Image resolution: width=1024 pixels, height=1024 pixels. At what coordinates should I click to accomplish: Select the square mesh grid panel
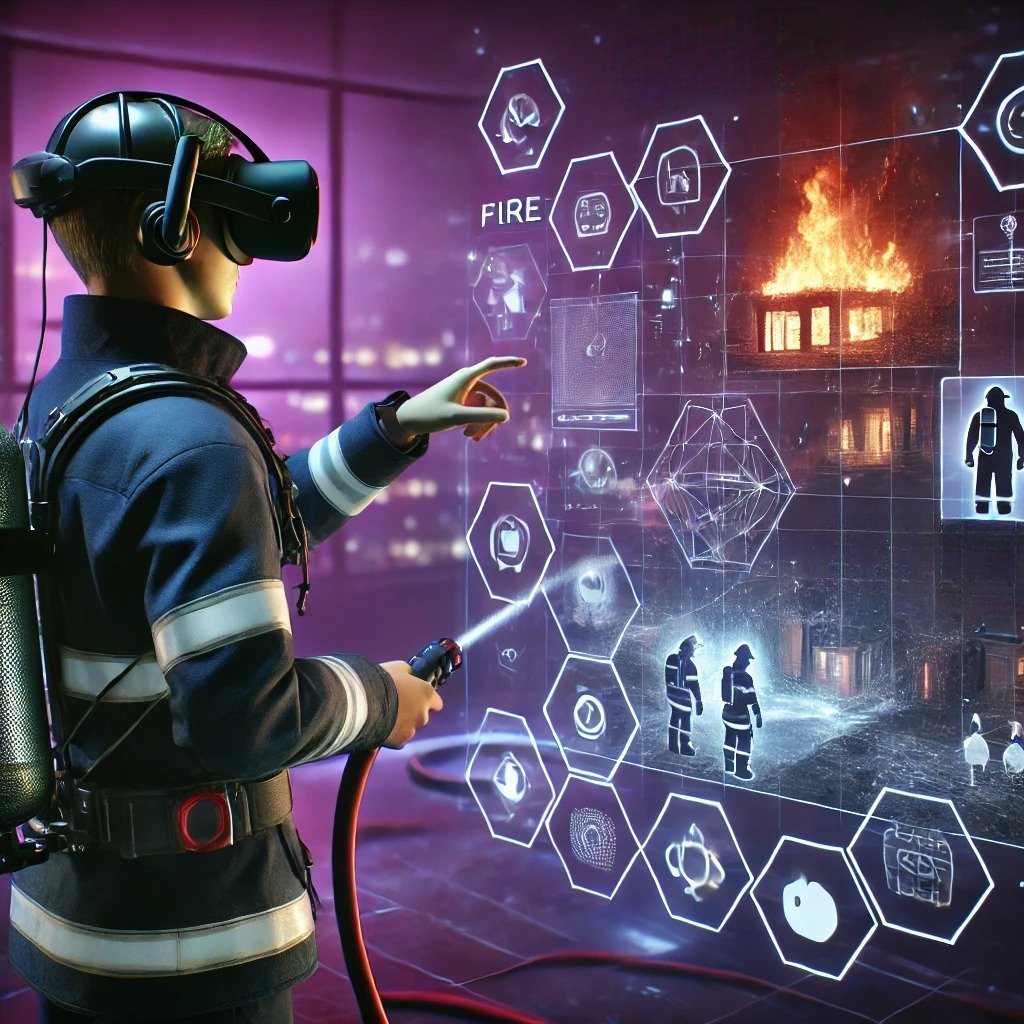pyautogui.click(x=594, y=359)
